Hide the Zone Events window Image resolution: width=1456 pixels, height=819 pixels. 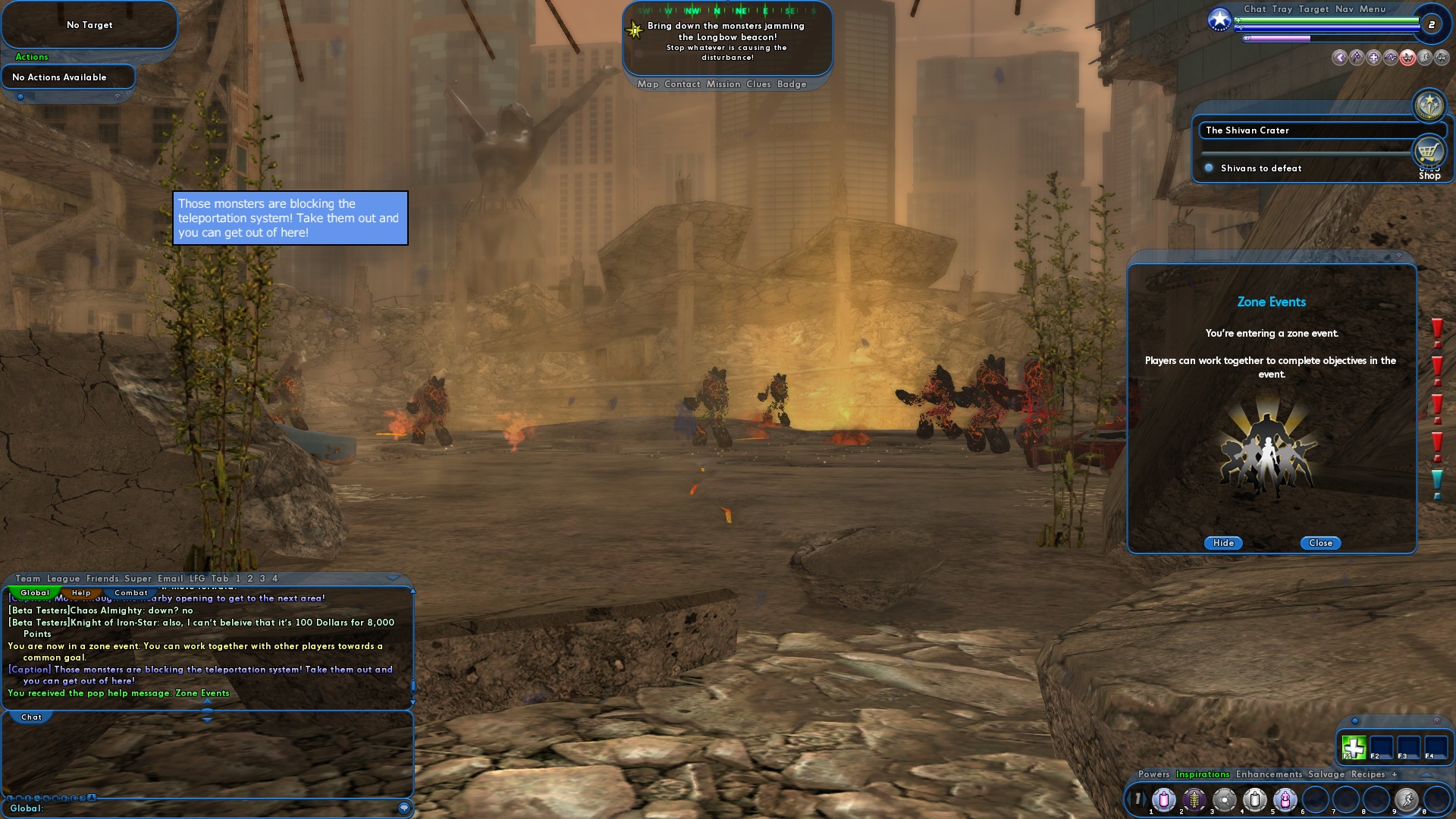(1222, 543)
